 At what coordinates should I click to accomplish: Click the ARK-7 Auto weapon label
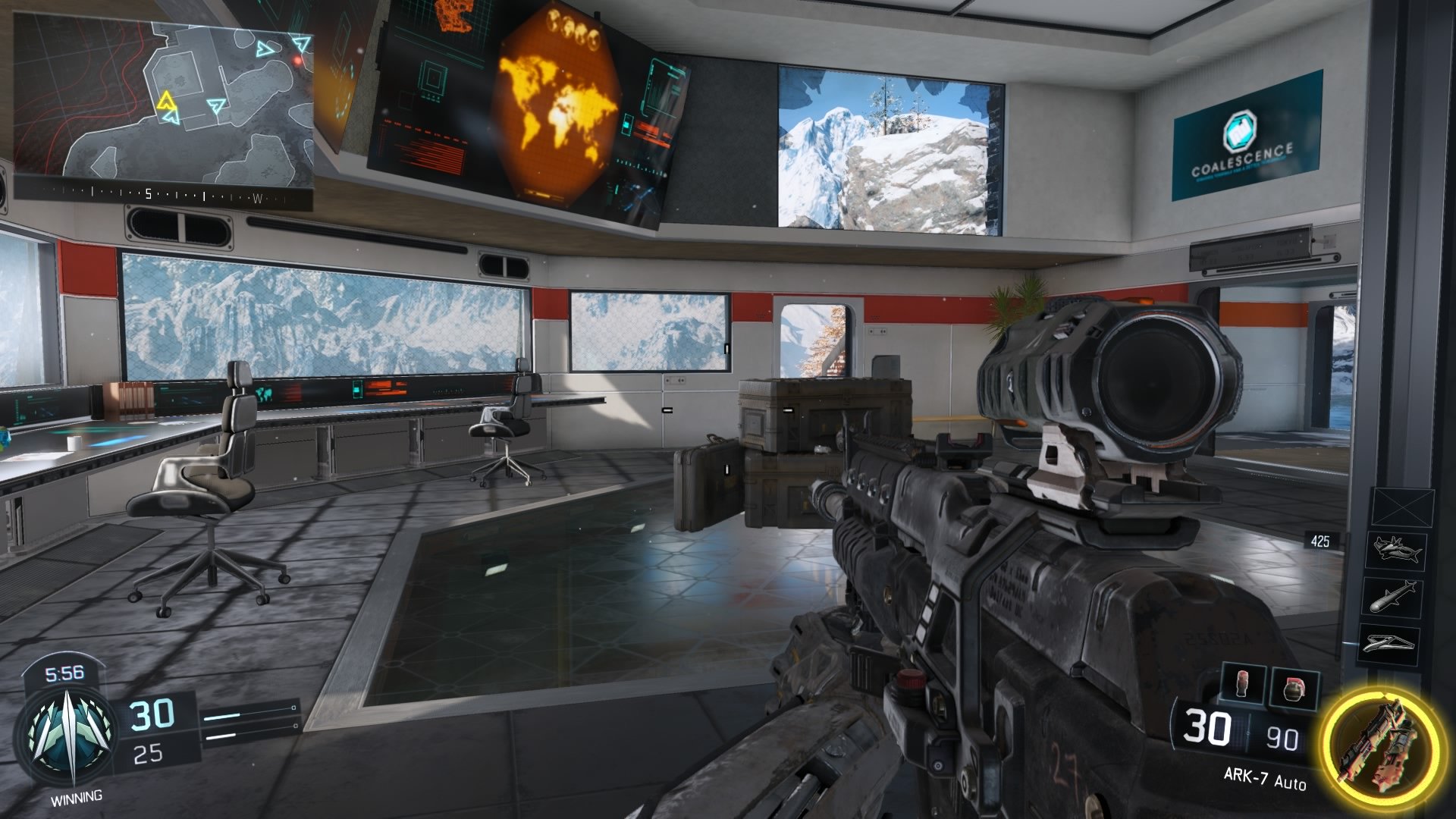coord(1265,778)
